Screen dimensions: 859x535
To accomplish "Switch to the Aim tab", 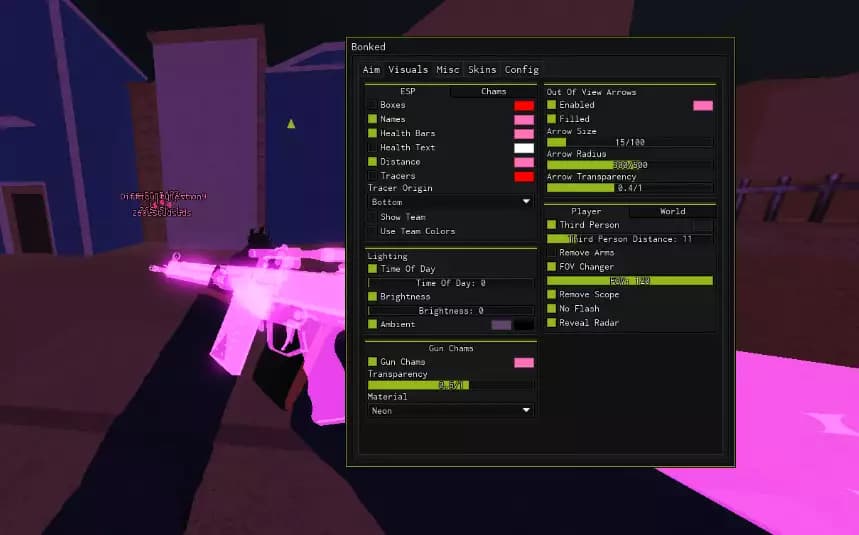I will click(371, 70).
